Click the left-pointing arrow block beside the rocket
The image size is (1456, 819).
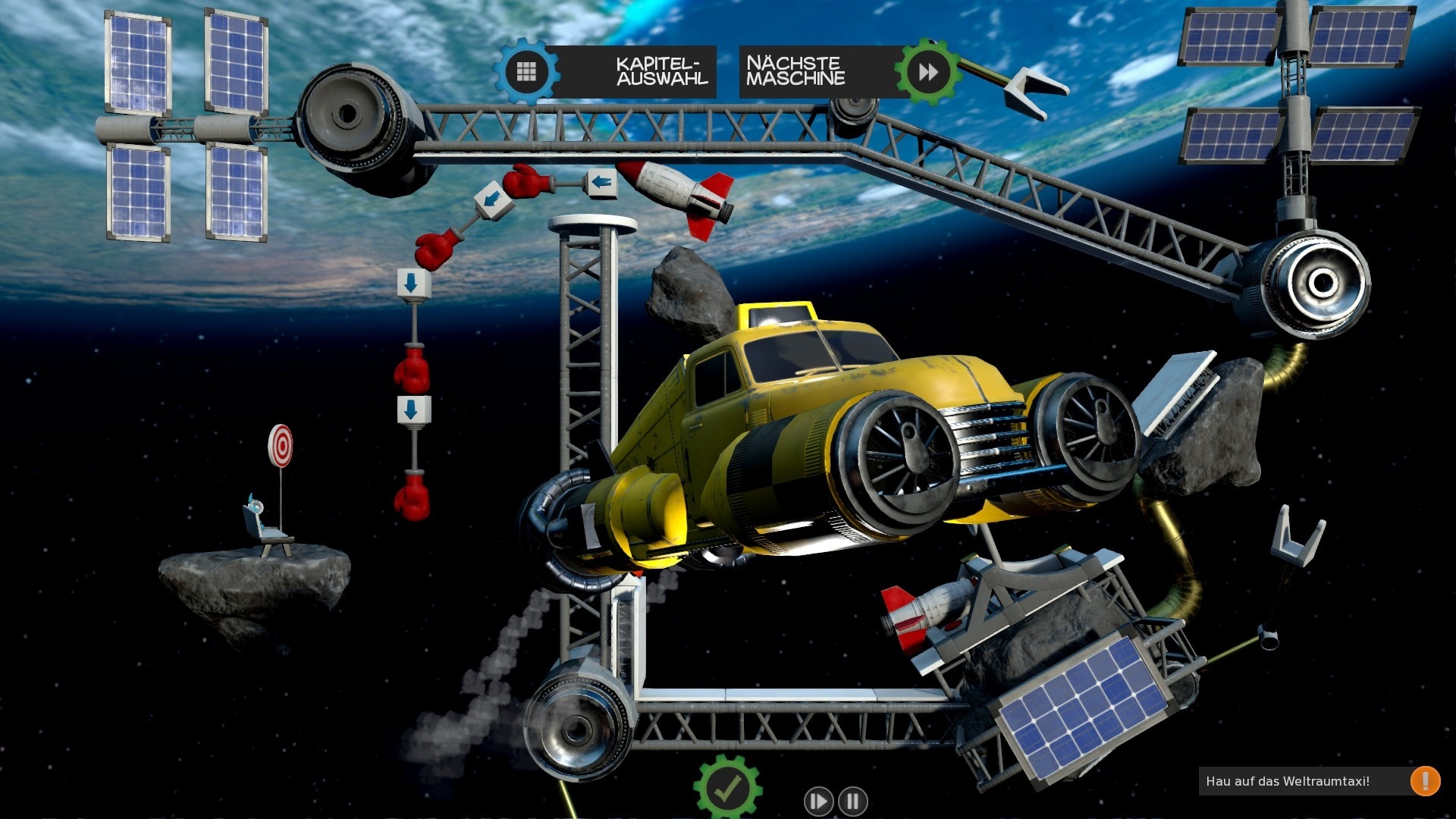(x=603, y=182)
